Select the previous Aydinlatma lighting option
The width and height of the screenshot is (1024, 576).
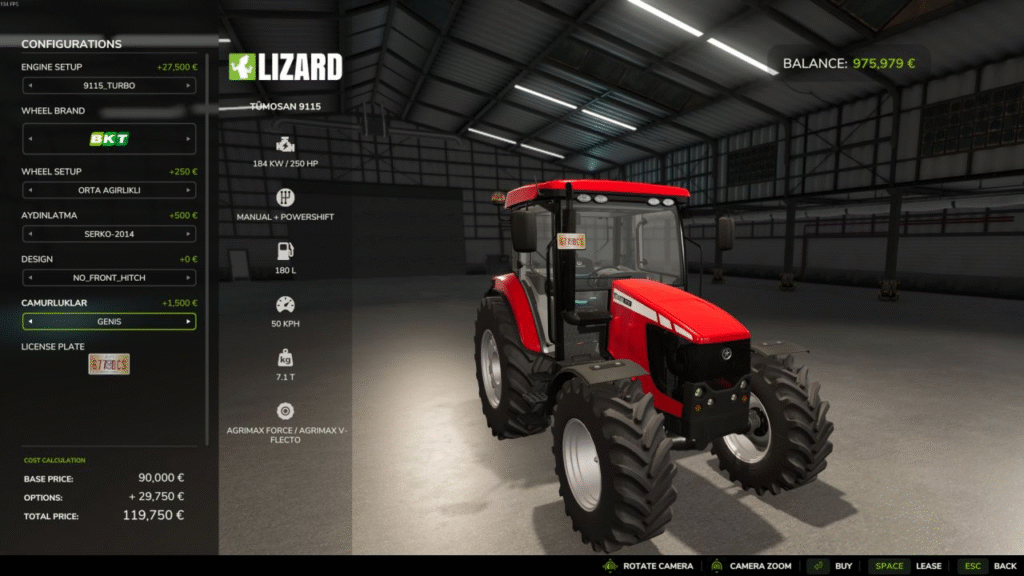tap(29, 234)
